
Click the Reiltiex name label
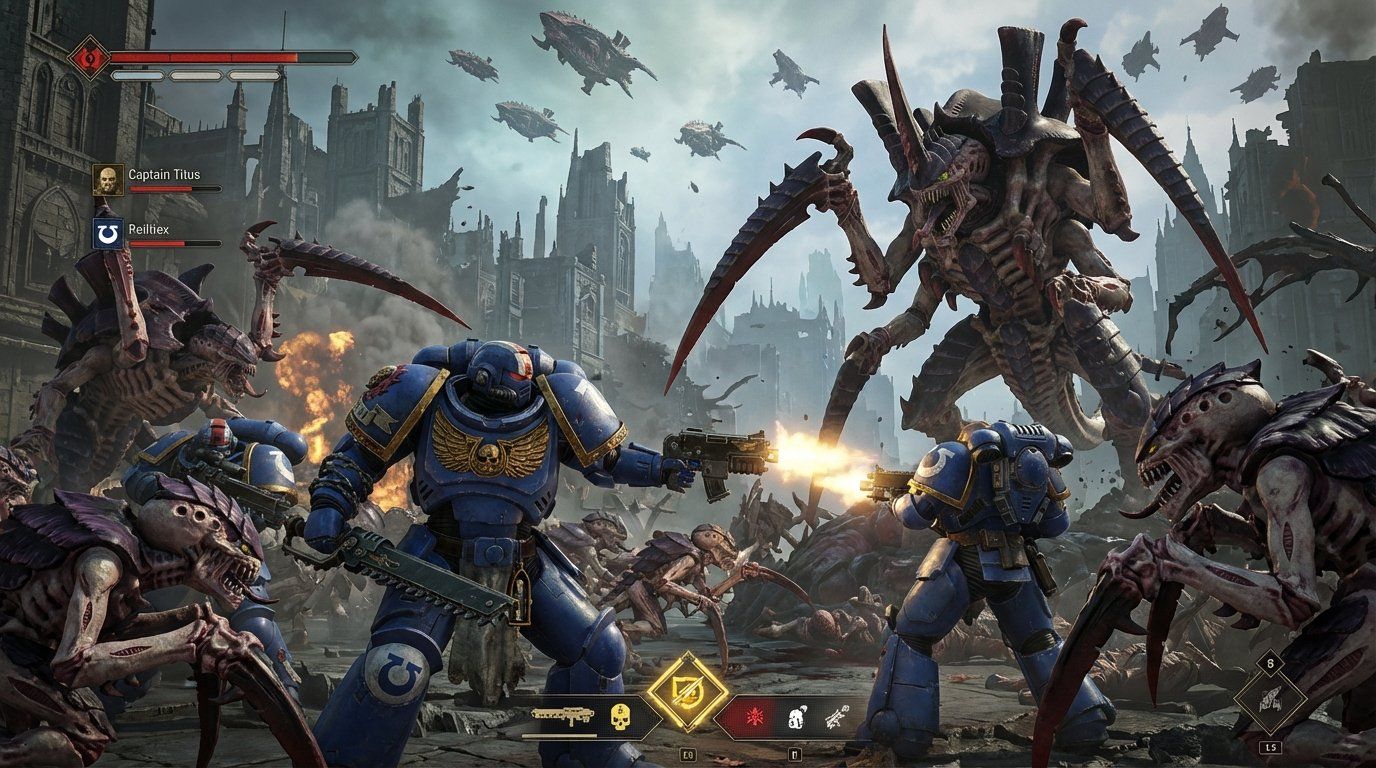point(147,229)
